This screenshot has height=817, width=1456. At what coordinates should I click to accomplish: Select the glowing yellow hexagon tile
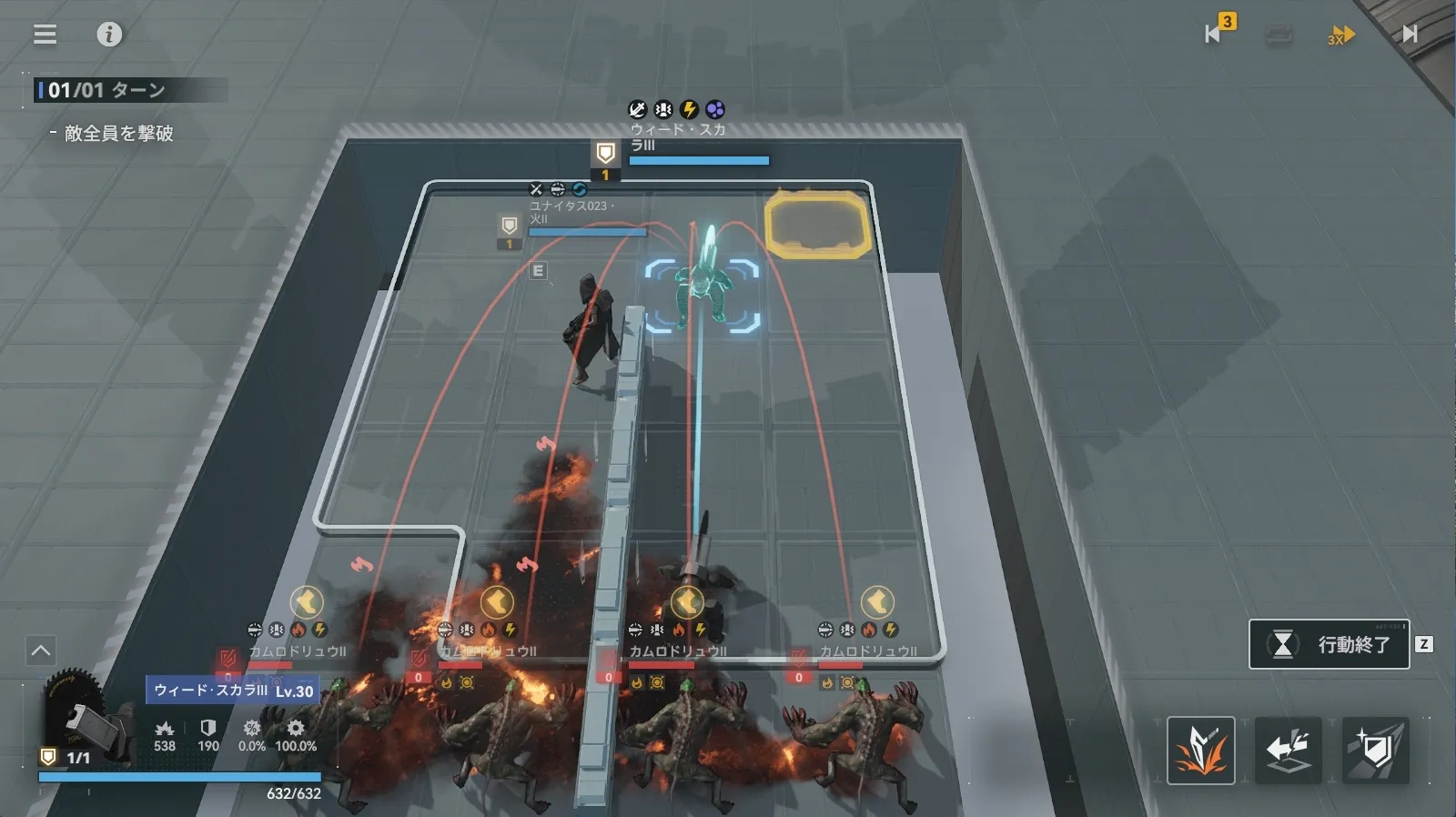[816, 223]
